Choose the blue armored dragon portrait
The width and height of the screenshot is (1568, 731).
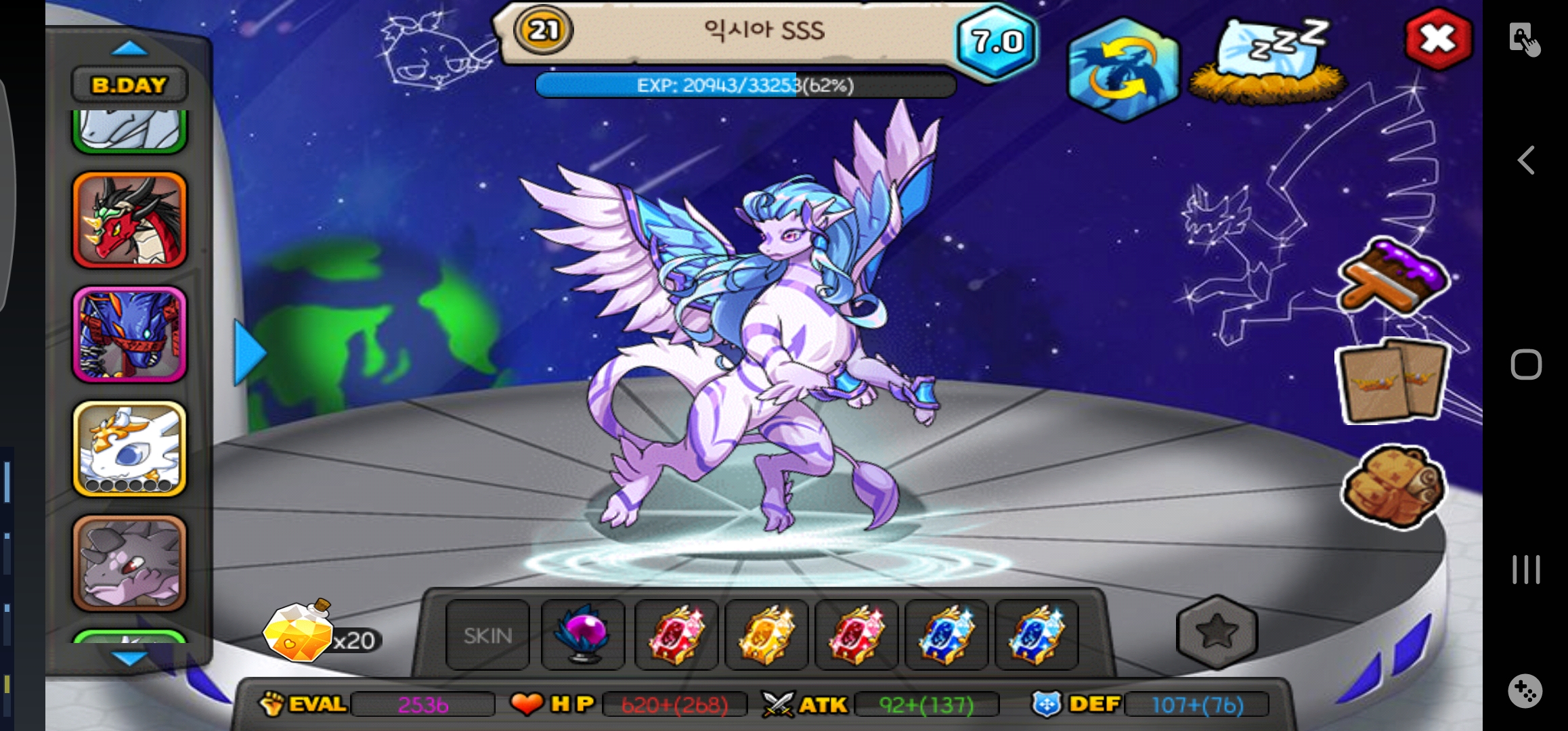click(x=129, y=334)
